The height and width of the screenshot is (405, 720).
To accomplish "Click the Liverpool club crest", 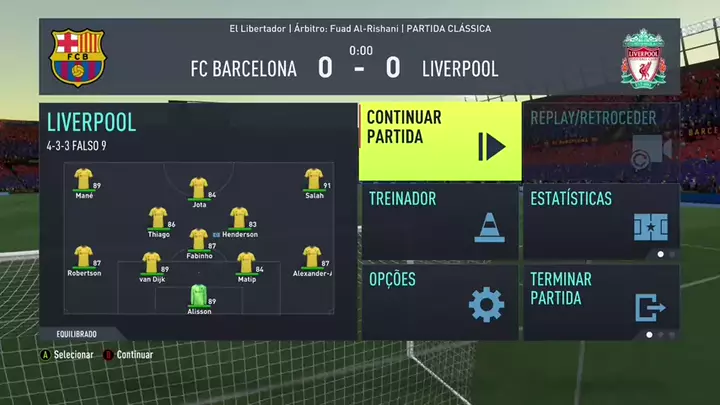I will click(x=643, y=57).
